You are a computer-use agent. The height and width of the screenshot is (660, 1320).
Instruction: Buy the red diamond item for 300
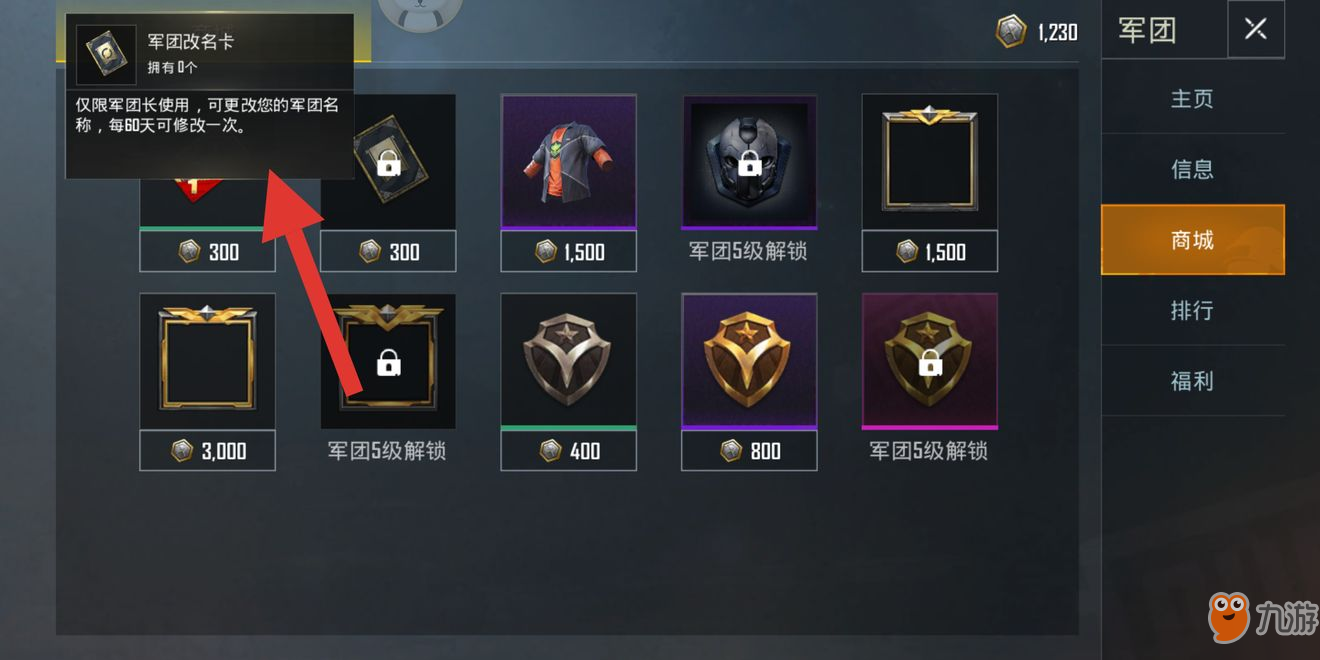click(207, 251)
